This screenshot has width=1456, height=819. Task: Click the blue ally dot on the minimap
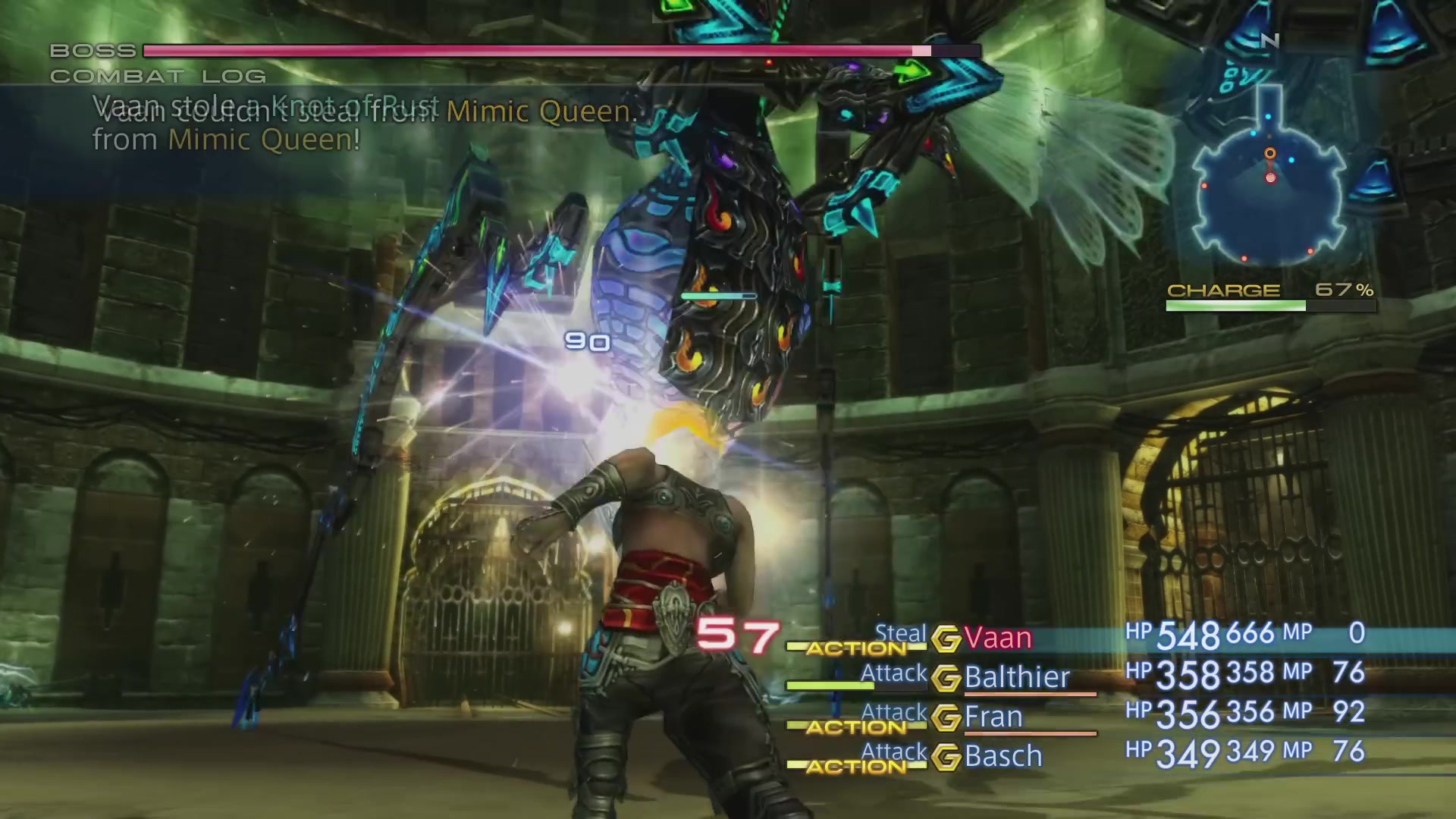click(1289, 162)
